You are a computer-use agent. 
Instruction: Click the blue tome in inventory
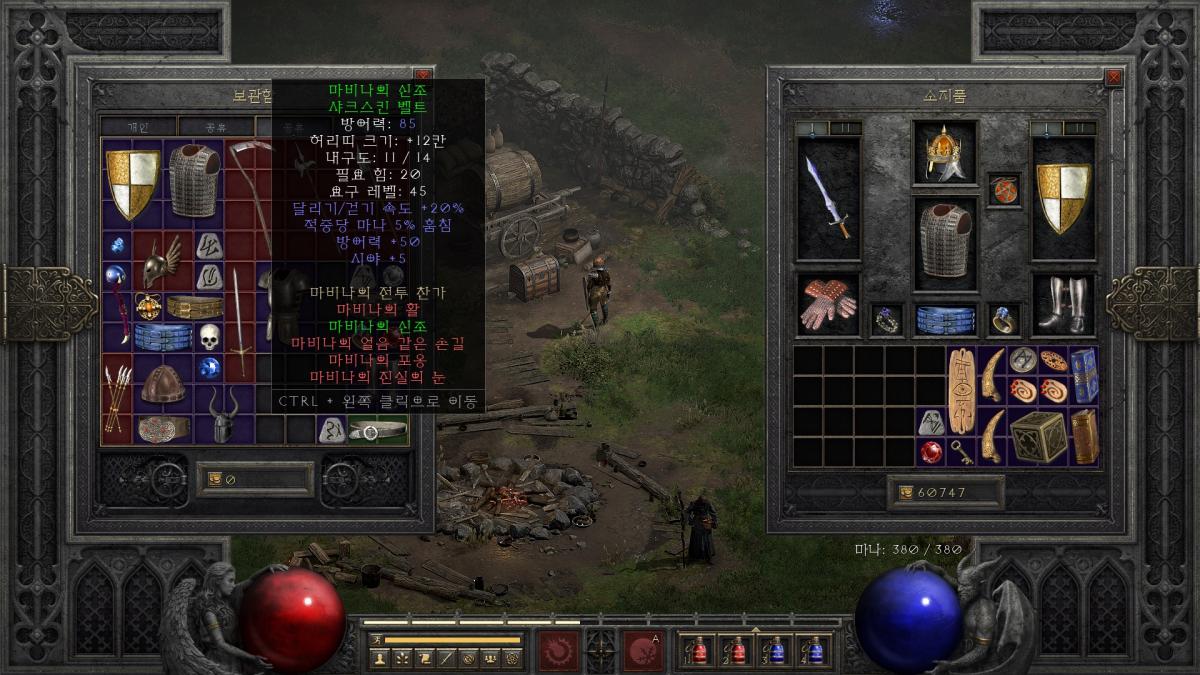1084,375
